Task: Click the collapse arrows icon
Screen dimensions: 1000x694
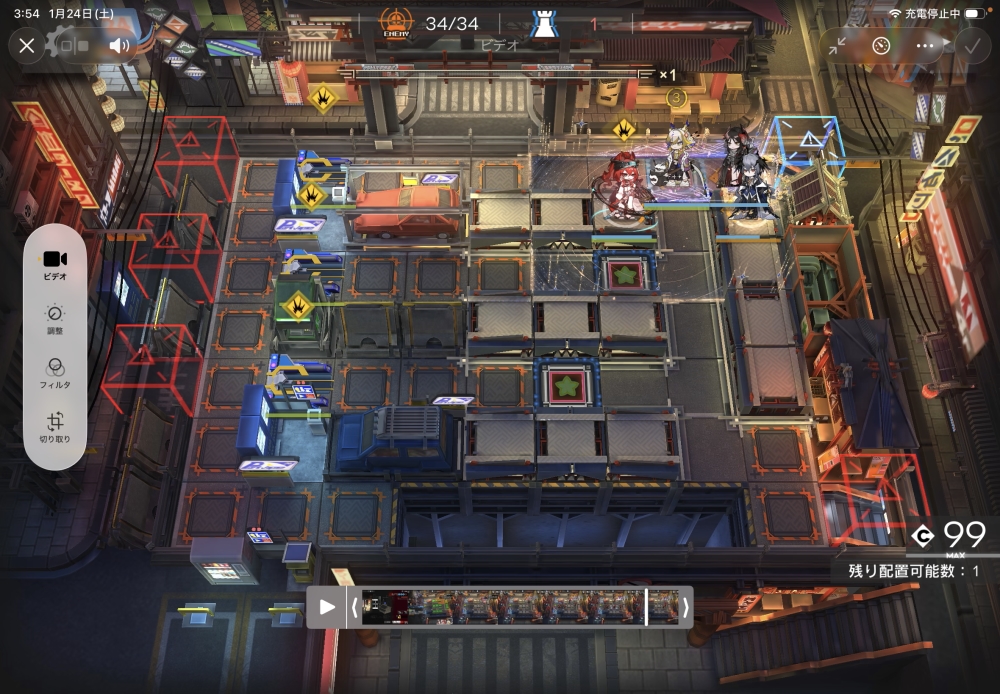Action: tap(837, 46)
